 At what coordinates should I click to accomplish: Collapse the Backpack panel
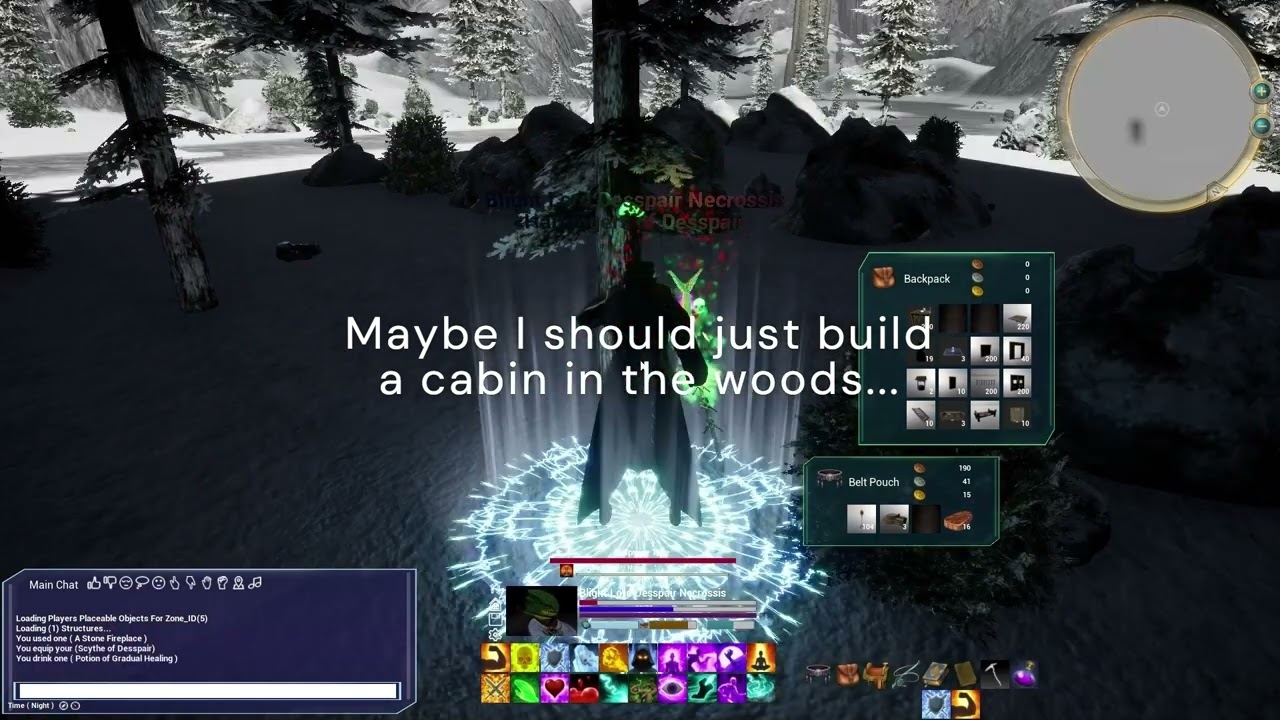(x=884, y=278)
